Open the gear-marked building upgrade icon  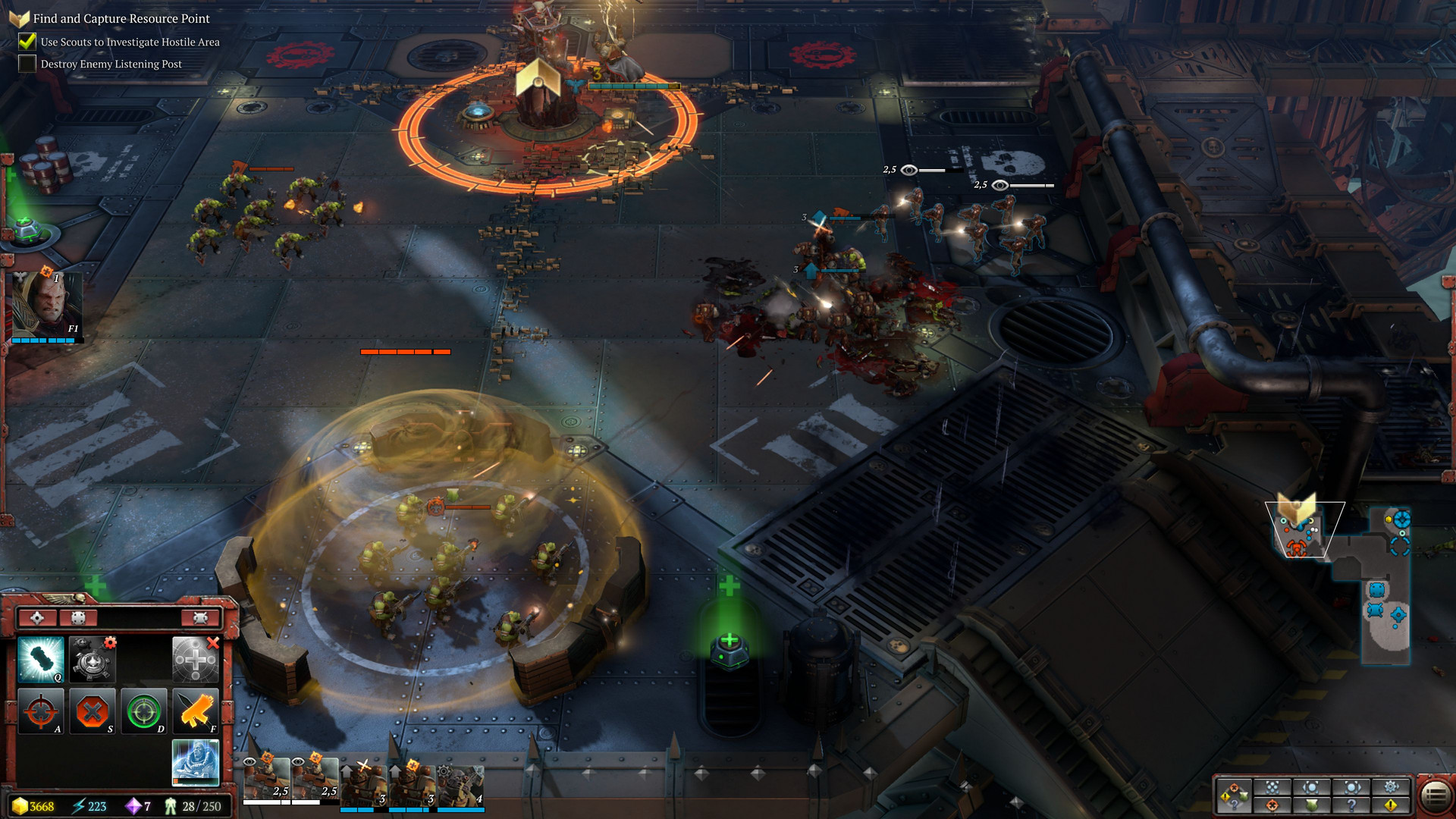click(x=92, y=659)
